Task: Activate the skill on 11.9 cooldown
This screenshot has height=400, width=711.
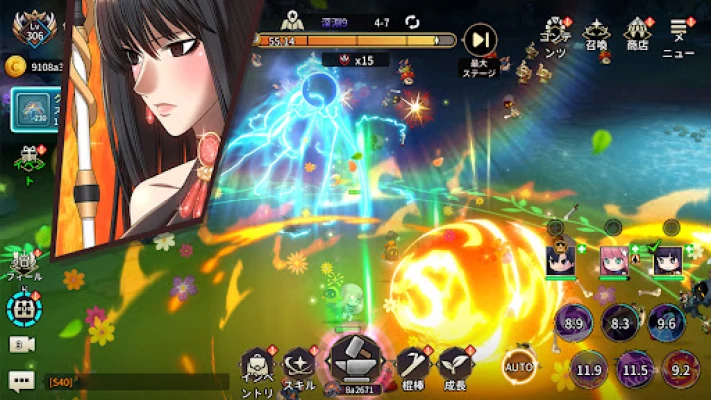Action: (x=590, y=370)
